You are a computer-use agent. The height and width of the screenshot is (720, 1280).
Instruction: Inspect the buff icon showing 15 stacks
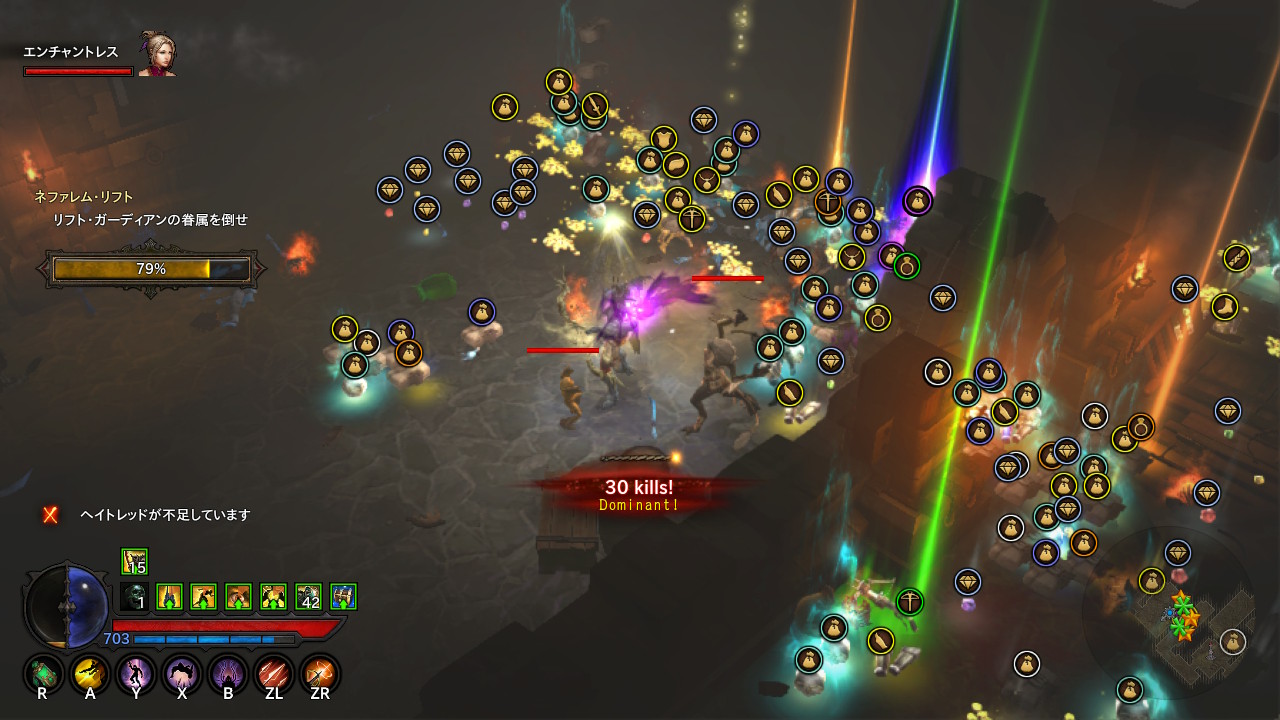pos(134,562)
